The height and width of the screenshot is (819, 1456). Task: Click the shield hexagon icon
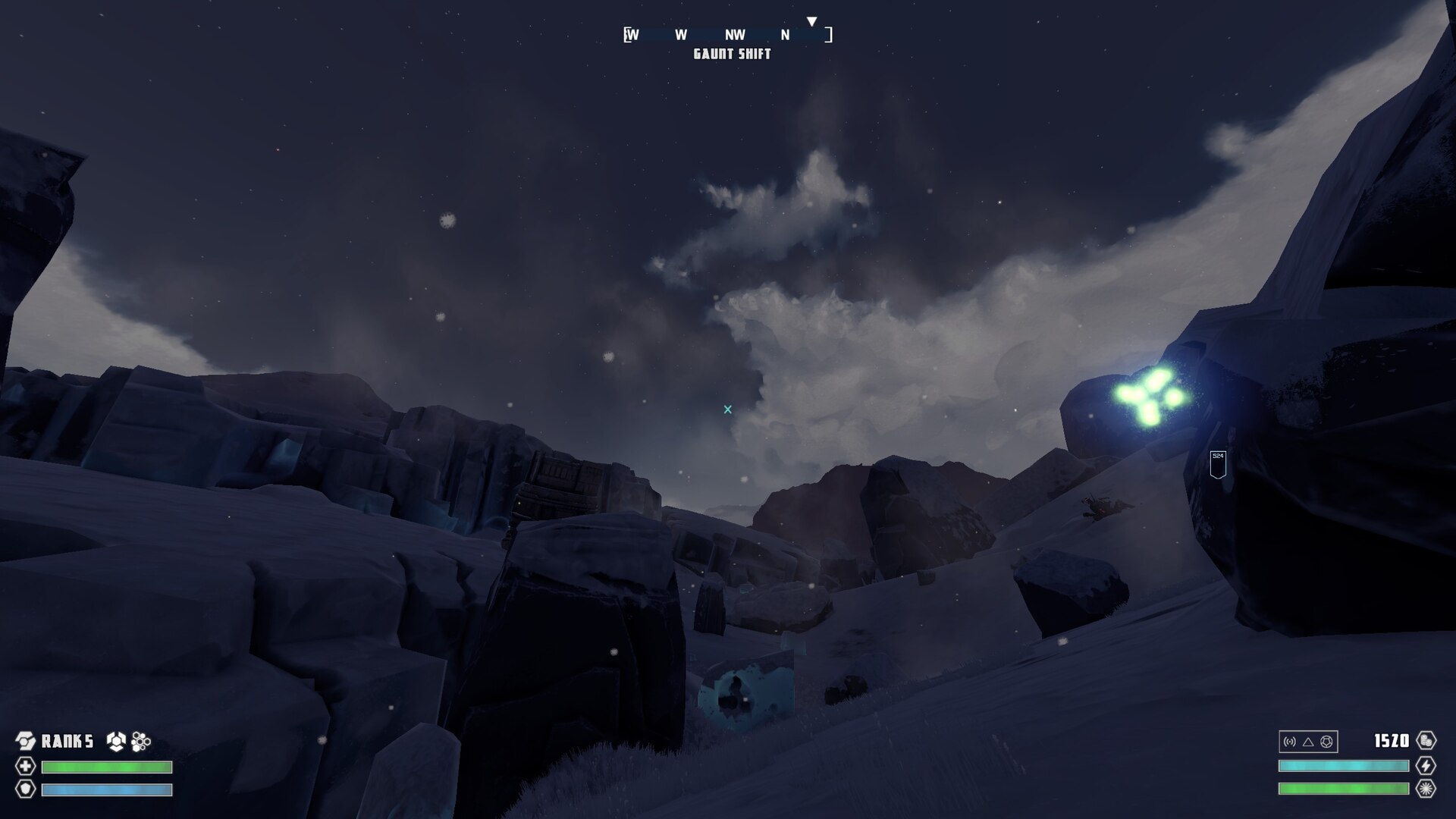(26, 789)
